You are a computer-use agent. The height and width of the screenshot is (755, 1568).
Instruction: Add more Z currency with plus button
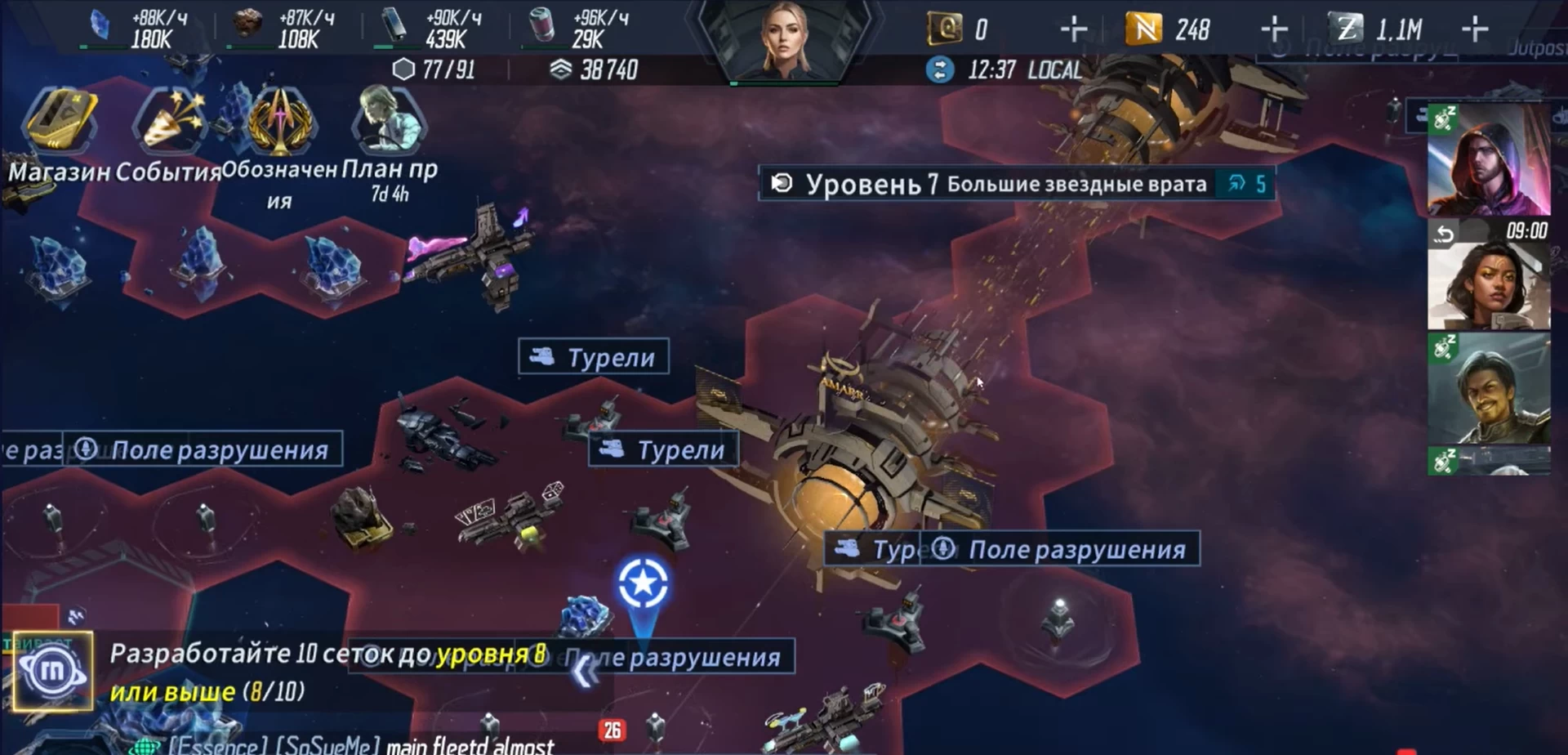[1474, 30]
